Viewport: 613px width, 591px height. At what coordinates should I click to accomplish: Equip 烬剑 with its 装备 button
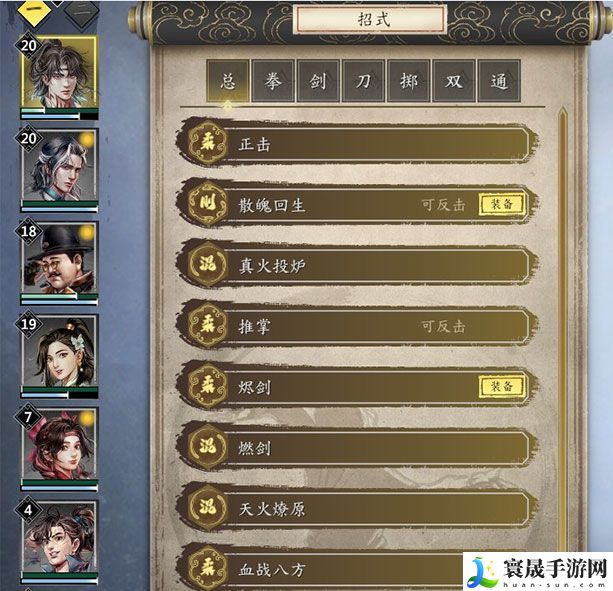coord(501,386)
